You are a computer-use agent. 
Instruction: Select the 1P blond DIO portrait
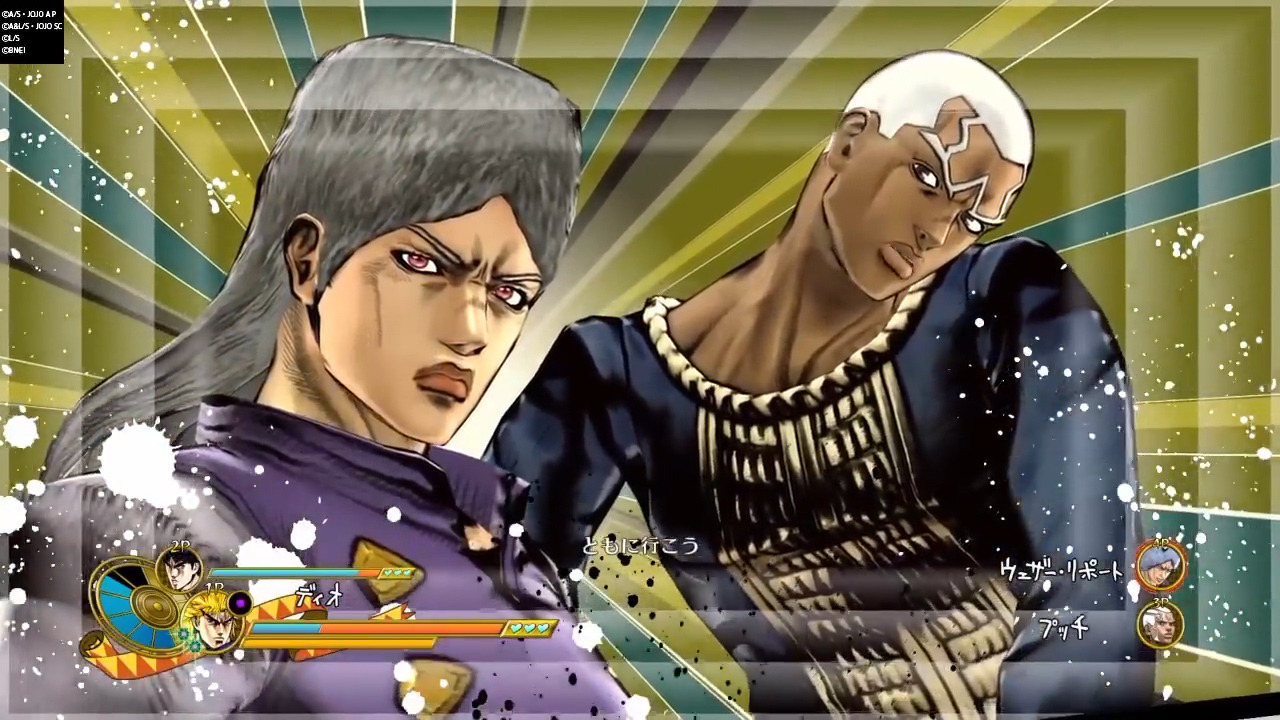tap(212, 623)
